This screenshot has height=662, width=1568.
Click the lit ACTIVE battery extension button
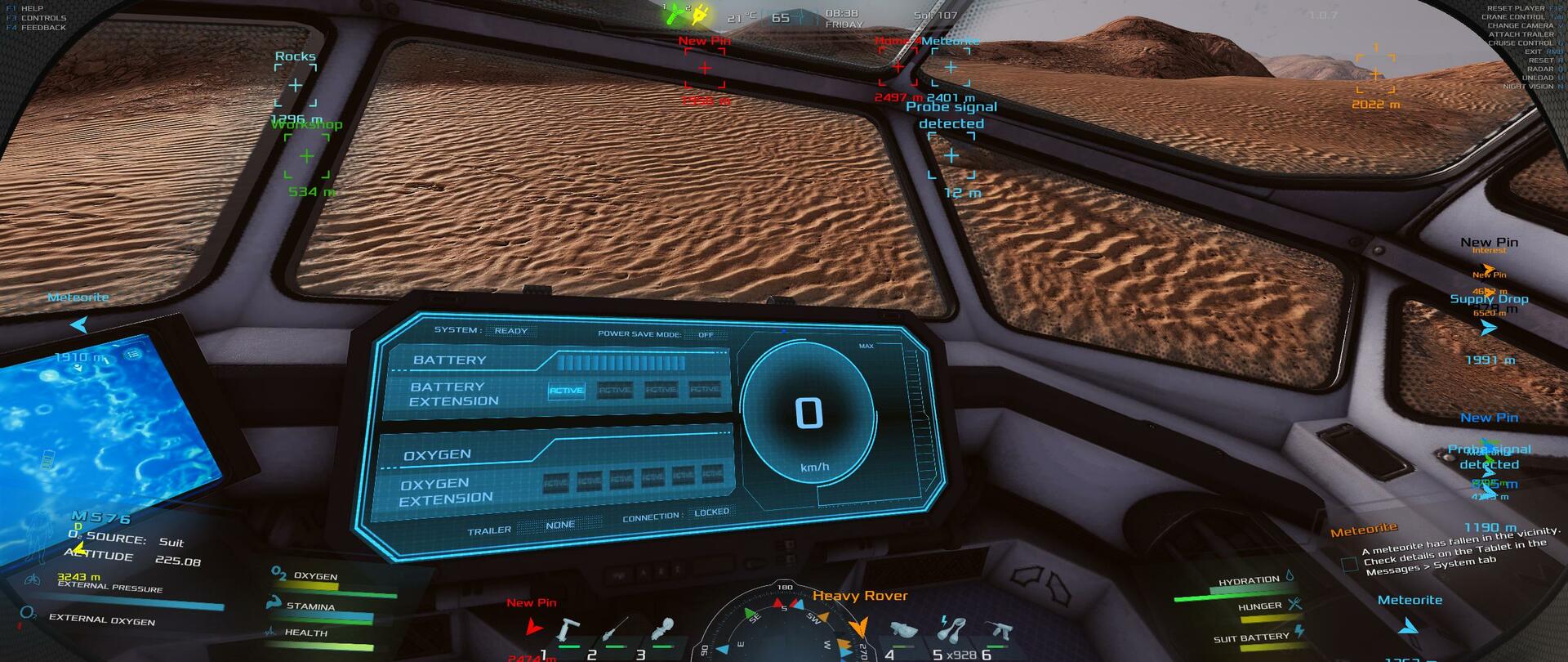pyautogui.click(x=566, y=391)
